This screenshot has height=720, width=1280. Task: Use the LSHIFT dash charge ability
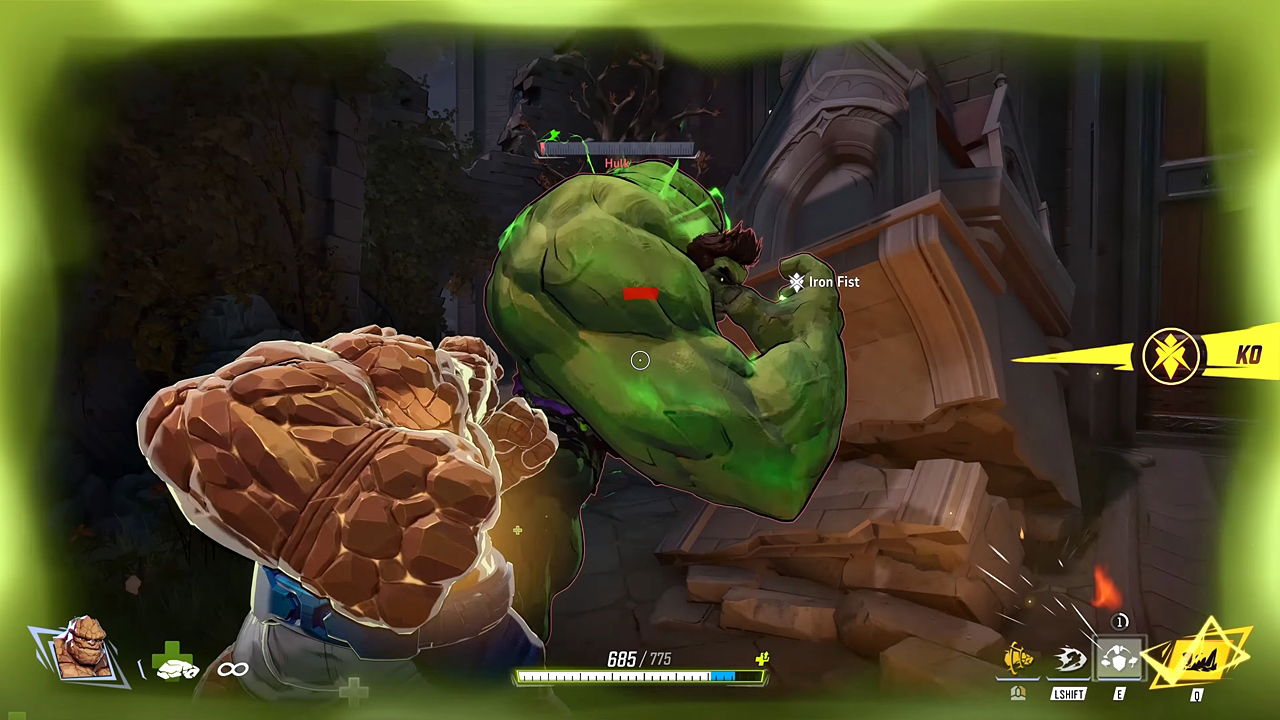click(x=1068, y=660)
